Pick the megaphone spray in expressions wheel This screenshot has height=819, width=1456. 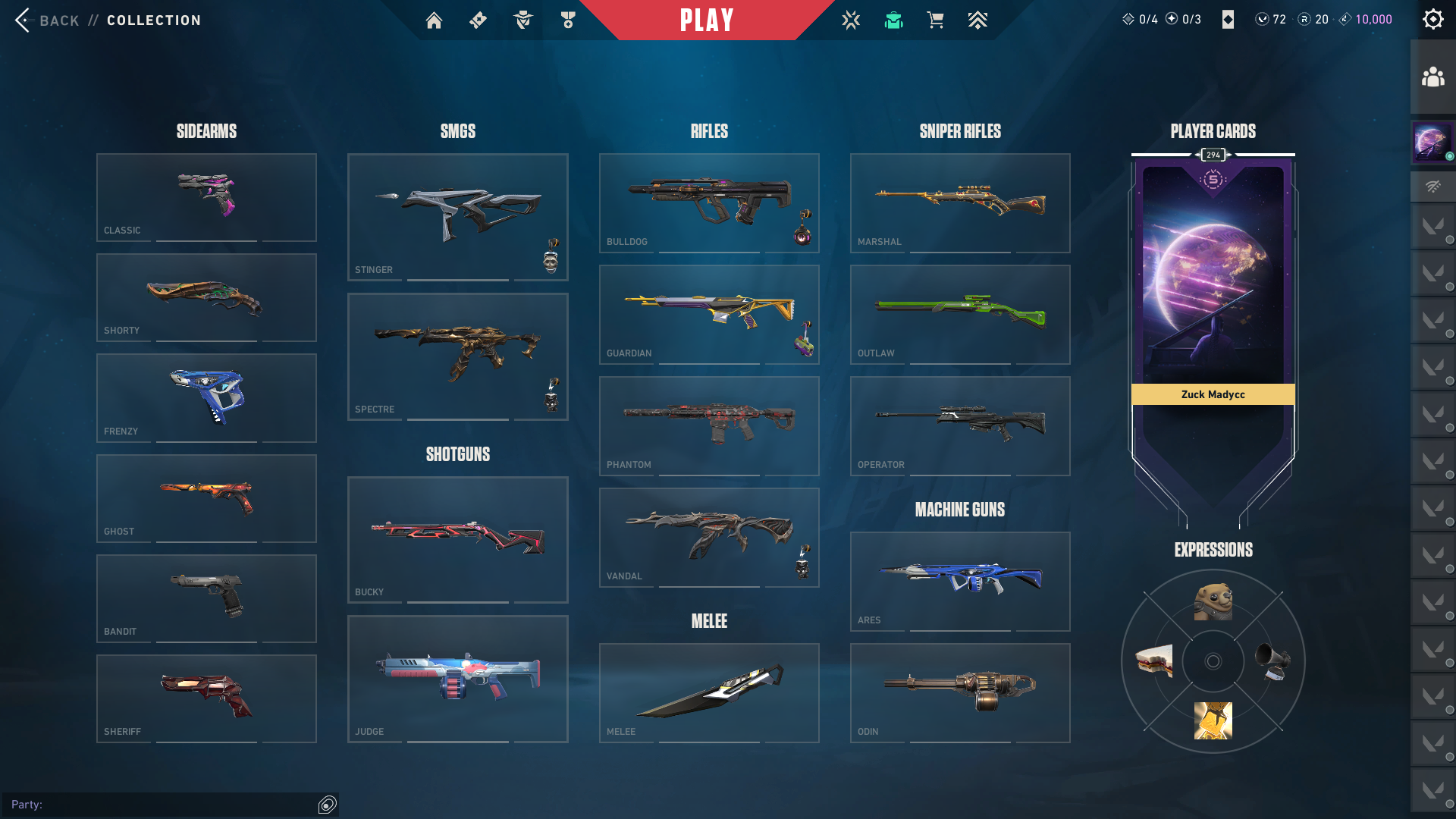(x=1272, y=661)
